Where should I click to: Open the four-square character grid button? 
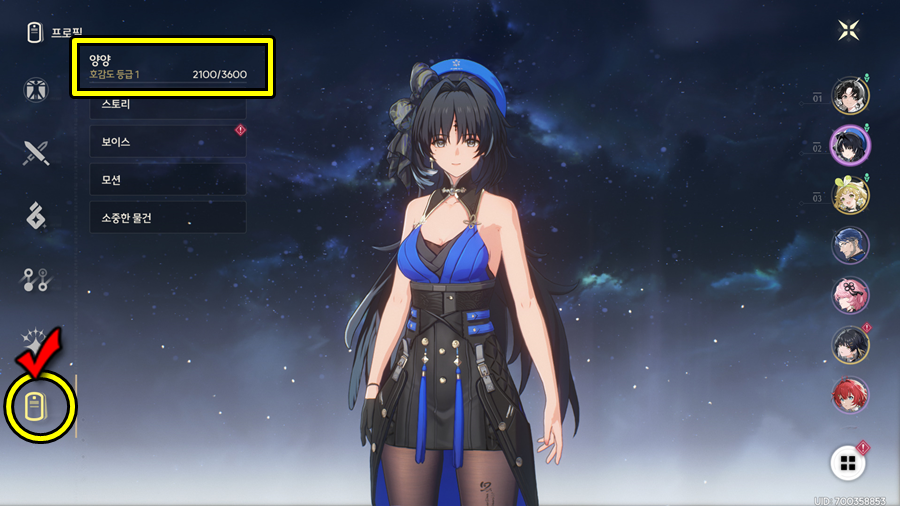coord(849,462)
